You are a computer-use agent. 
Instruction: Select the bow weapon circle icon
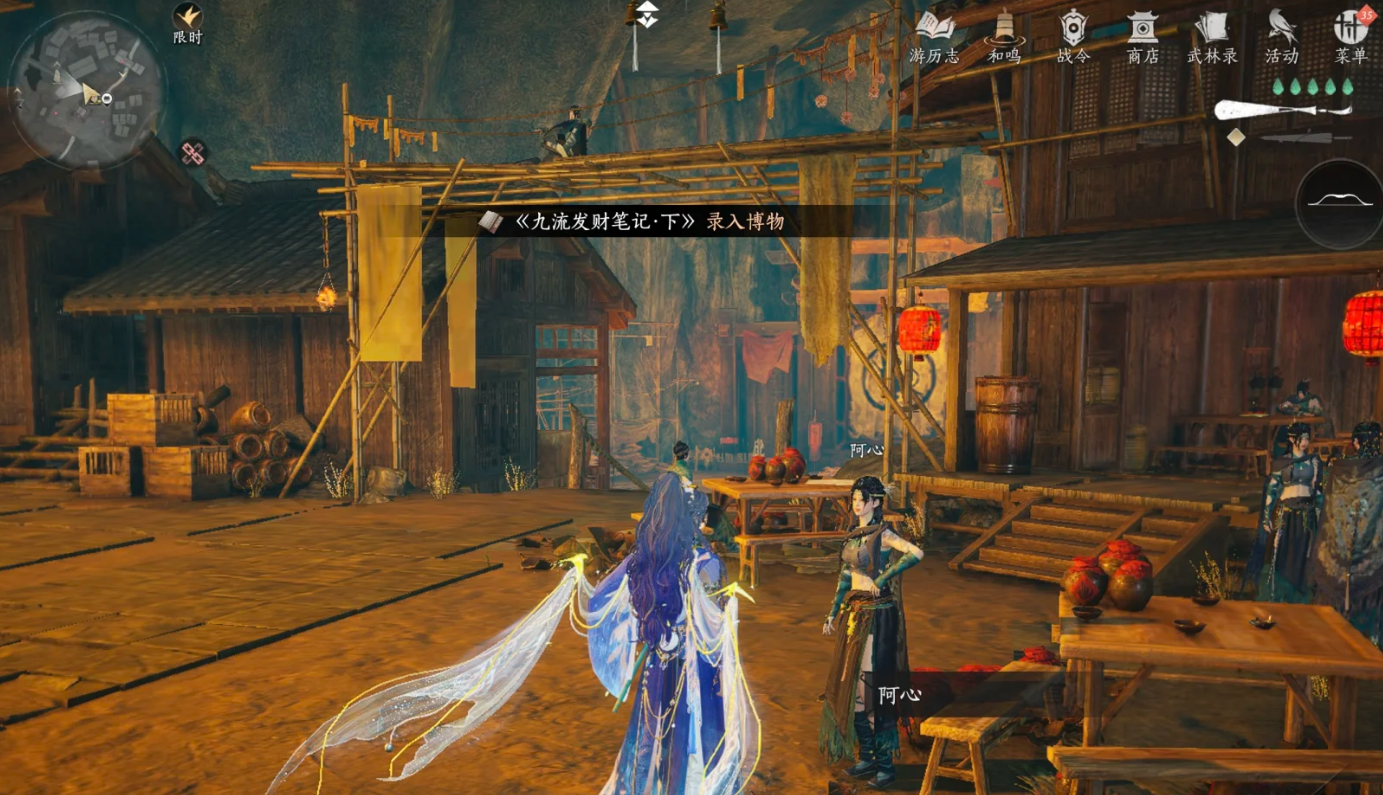pos(1339,203)
